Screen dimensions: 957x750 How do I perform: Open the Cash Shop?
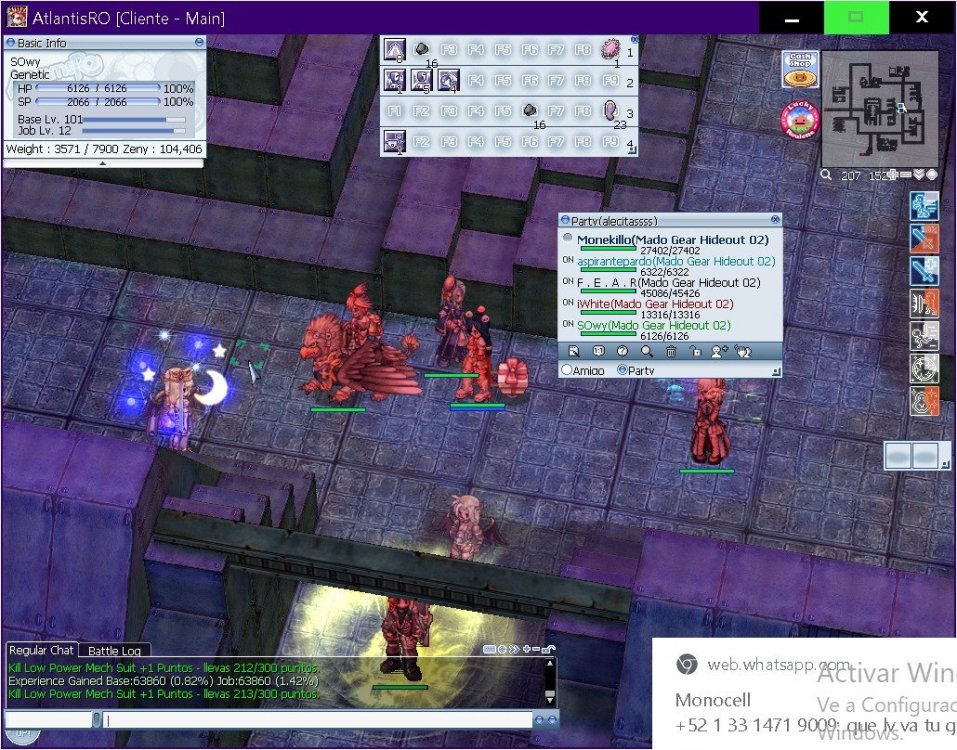pos(800,69)
